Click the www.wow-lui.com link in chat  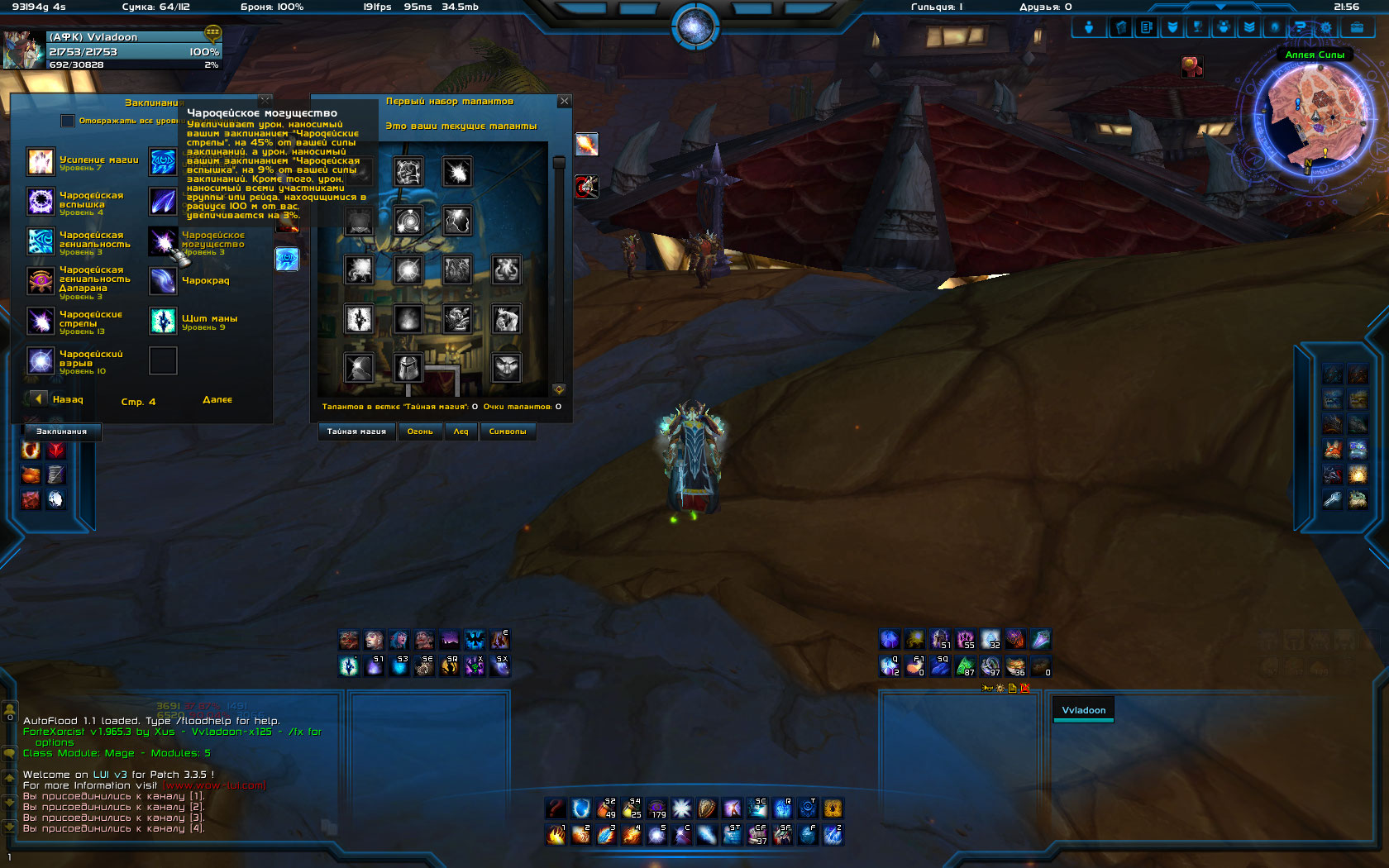(x=214, y=785)
